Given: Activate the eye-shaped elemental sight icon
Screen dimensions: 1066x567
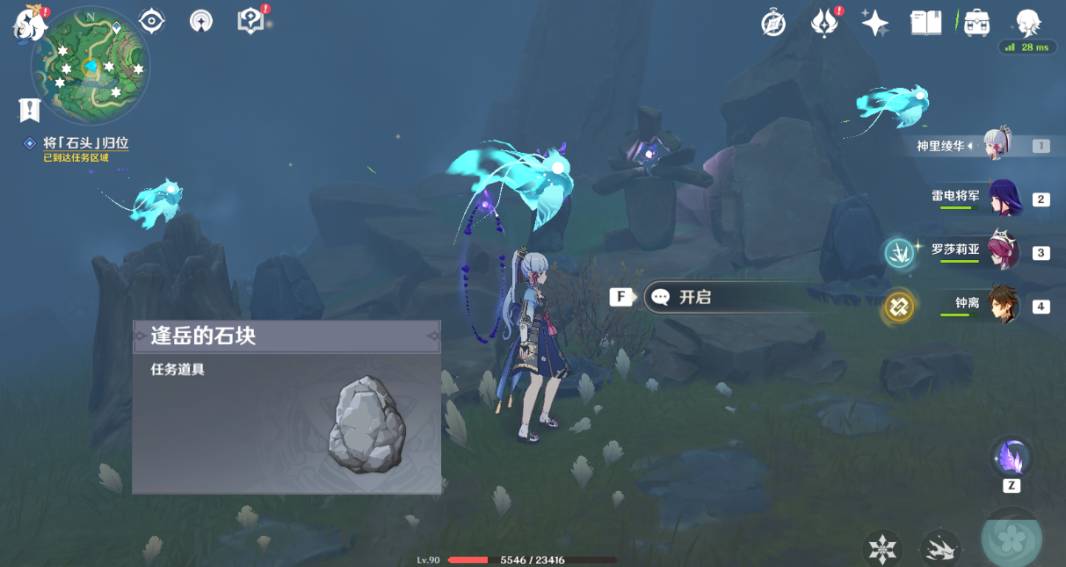Looking at the screenshot, I should coord(152,20).
